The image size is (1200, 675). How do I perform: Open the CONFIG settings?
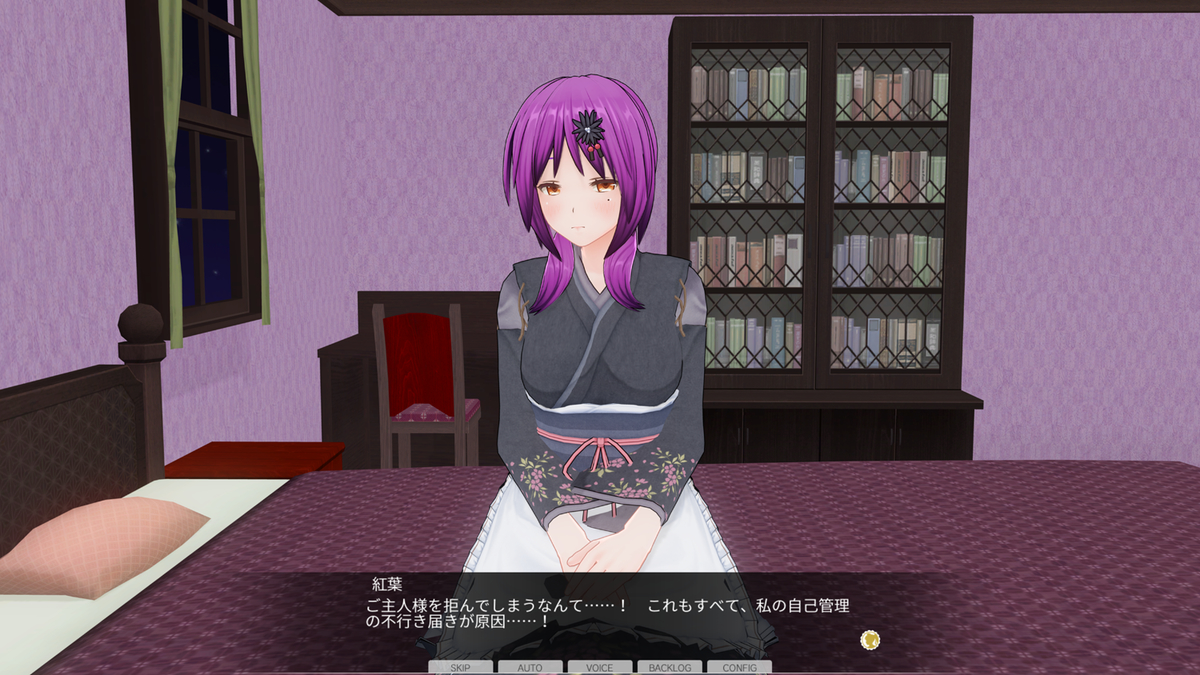pos(739,667)
